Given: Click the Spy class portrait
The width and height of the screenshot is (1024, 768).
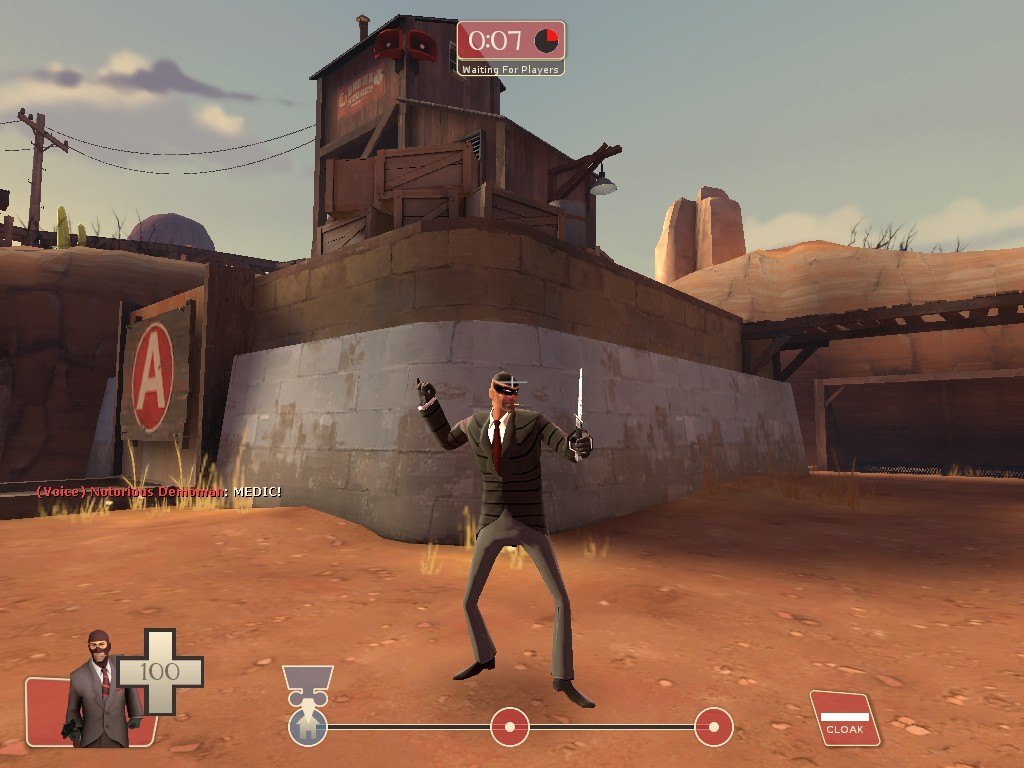Looking at the screenshot, I should click(100, 690).
